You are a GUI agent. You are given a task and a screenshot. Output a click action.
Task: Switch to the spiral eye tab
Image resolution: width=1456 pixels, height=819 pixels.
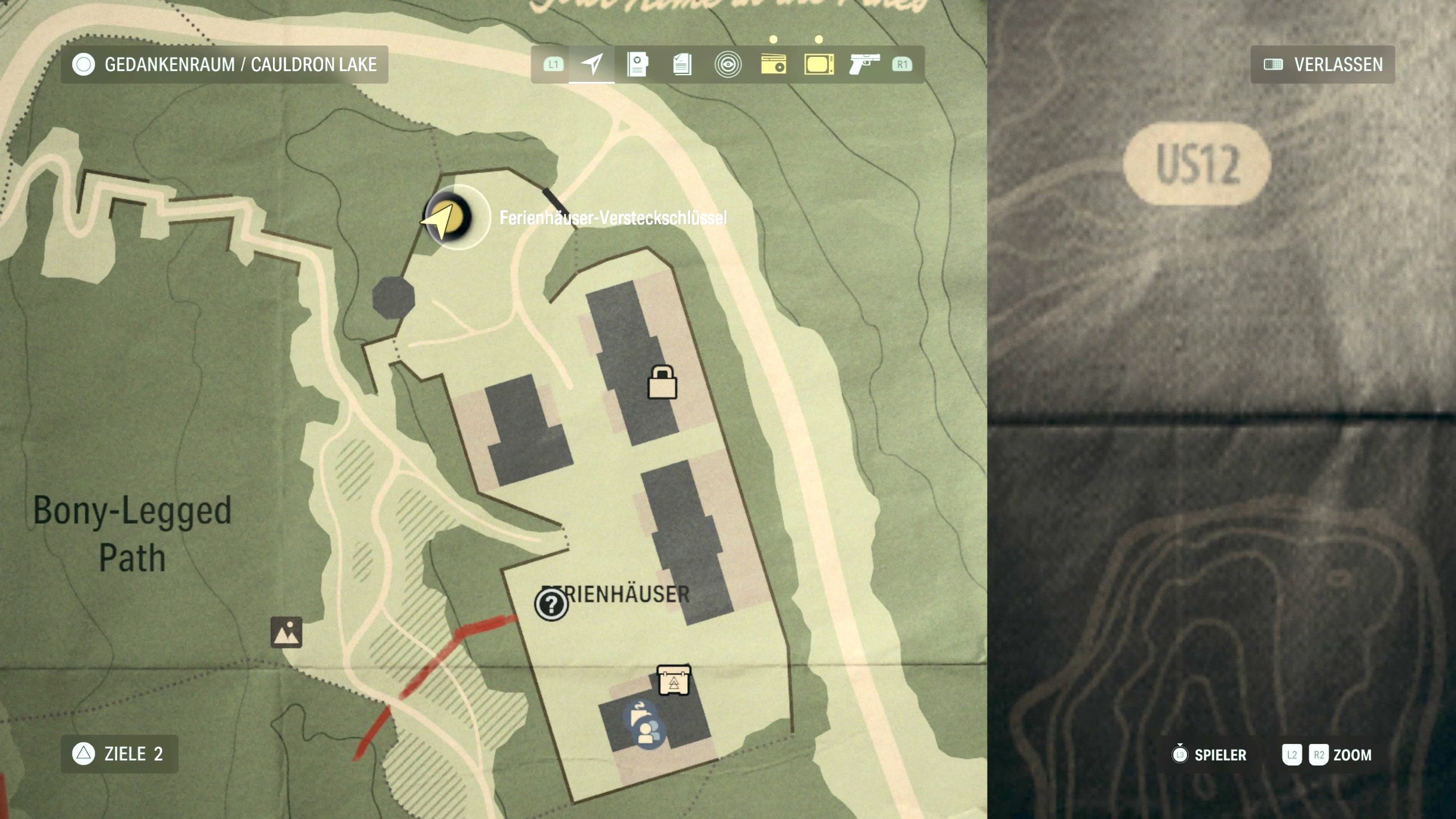[727, 64]
